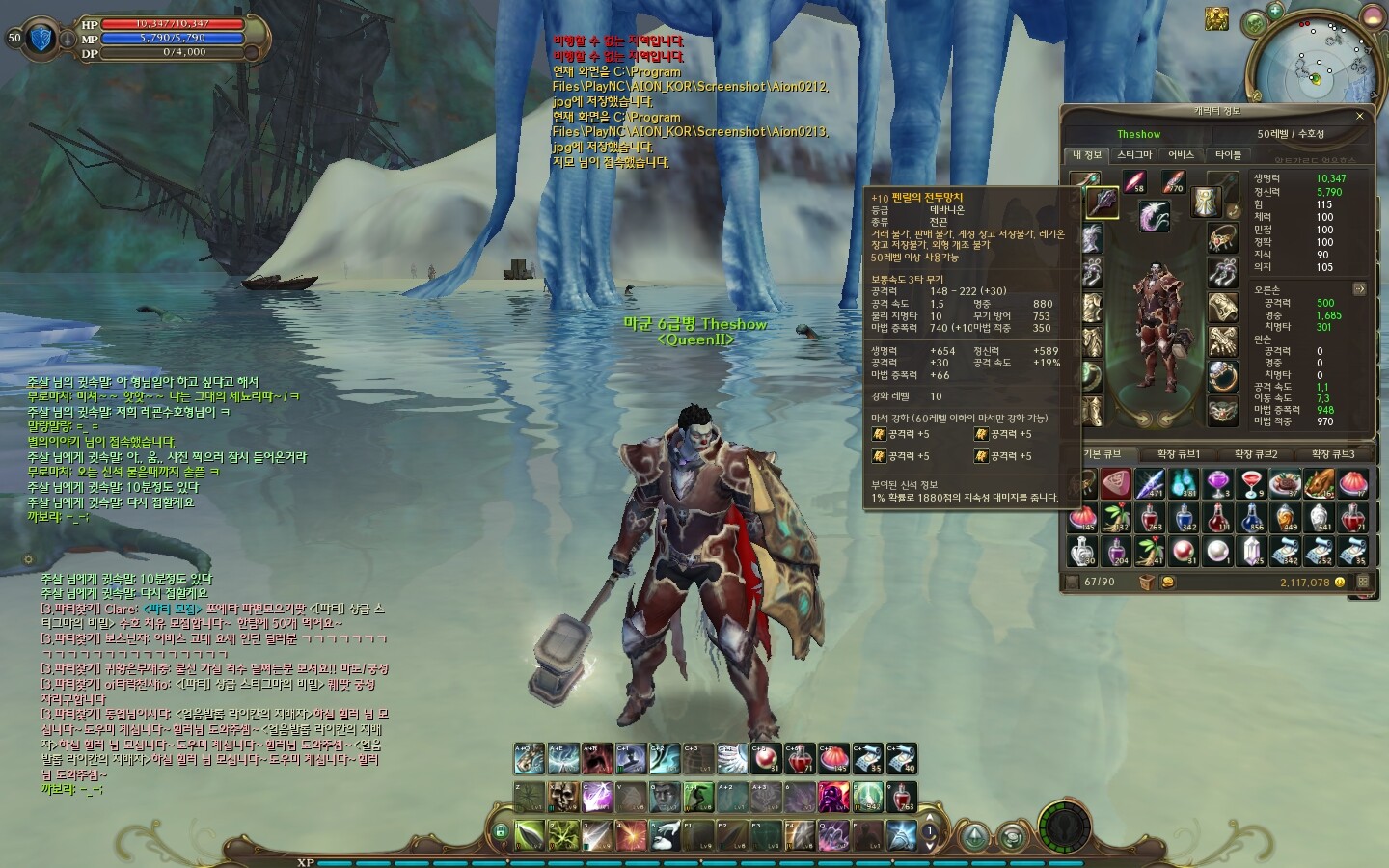
Task: Expand the combat stats arrow button
Action: tap(1359, 288)
